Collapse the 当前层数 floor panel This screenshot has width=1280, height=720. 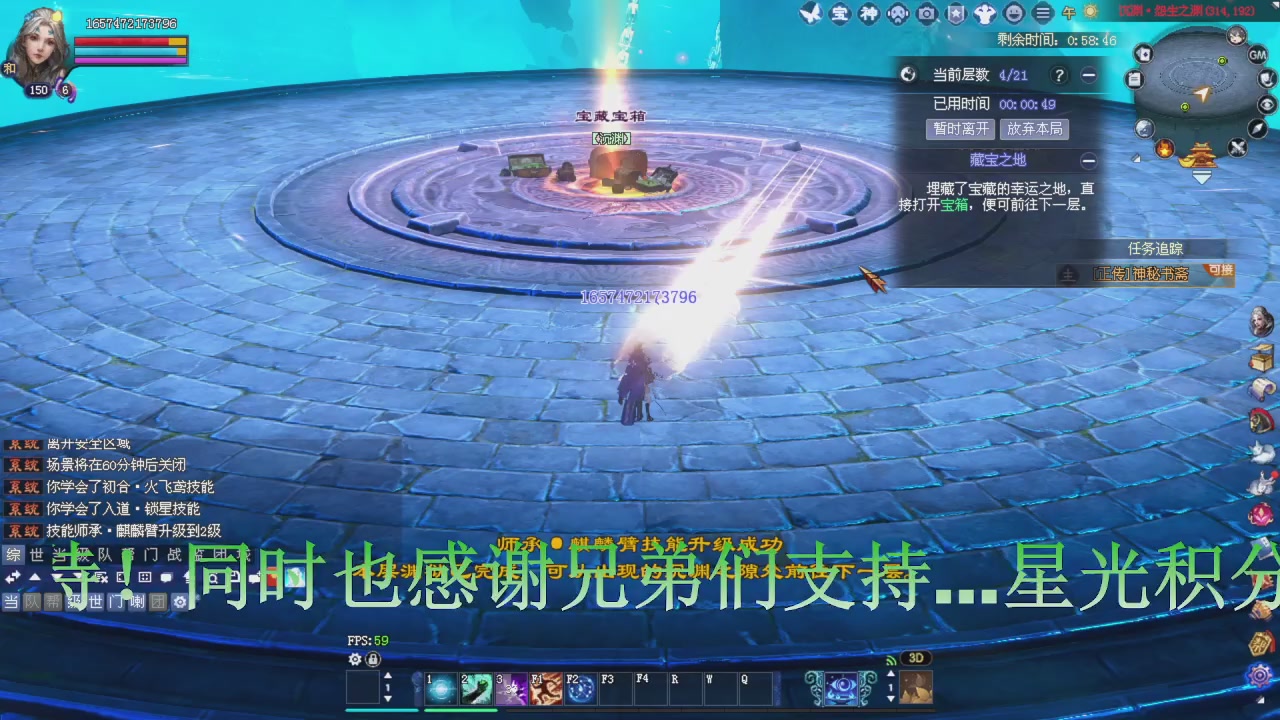click(x=1090, y=75)
